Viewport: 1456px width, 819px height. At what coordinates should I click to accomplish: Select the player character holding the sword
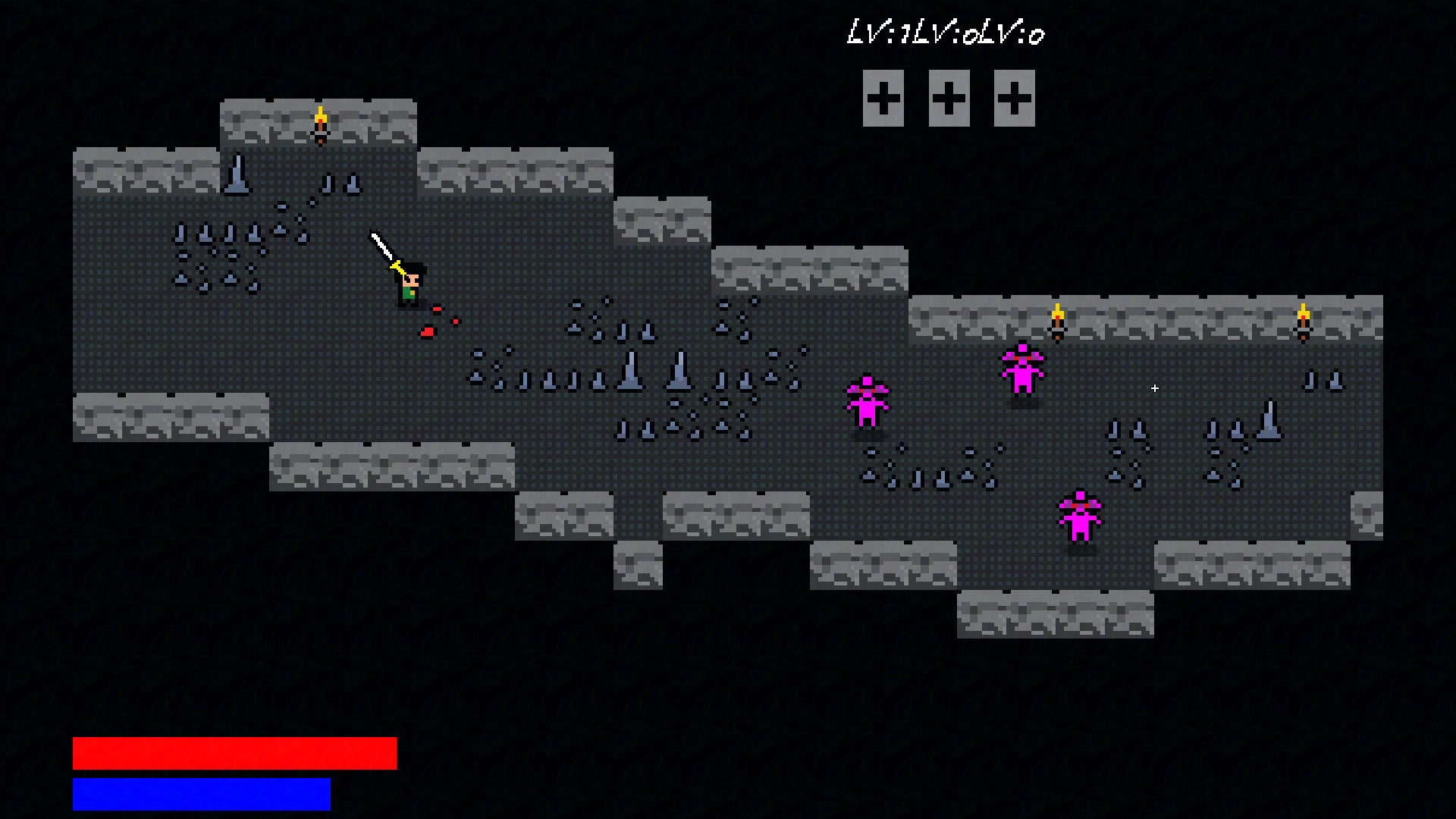[x=408, y=288]
